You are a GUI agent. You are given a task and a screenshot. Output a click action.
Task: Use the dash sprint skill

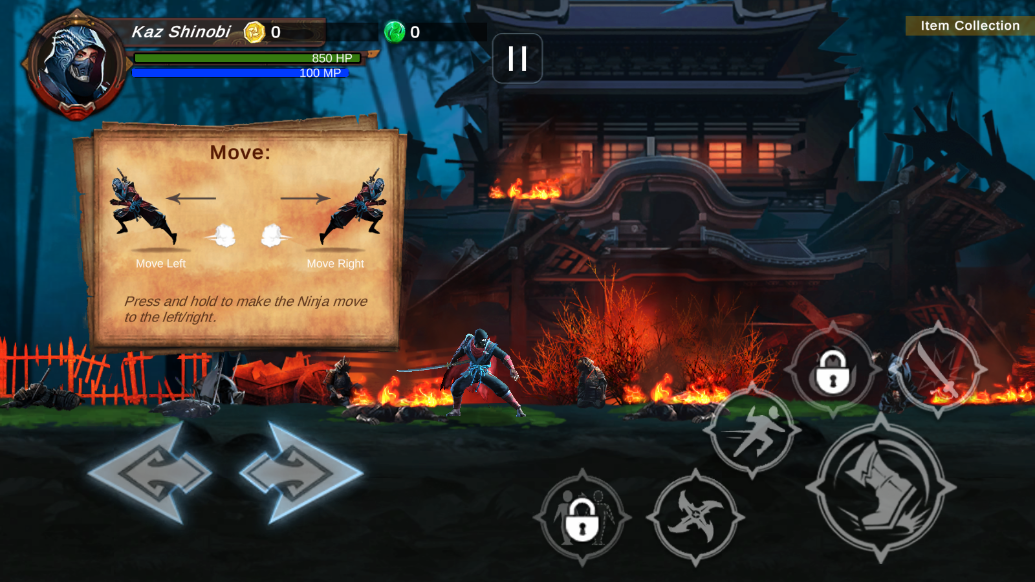point(751,431)
